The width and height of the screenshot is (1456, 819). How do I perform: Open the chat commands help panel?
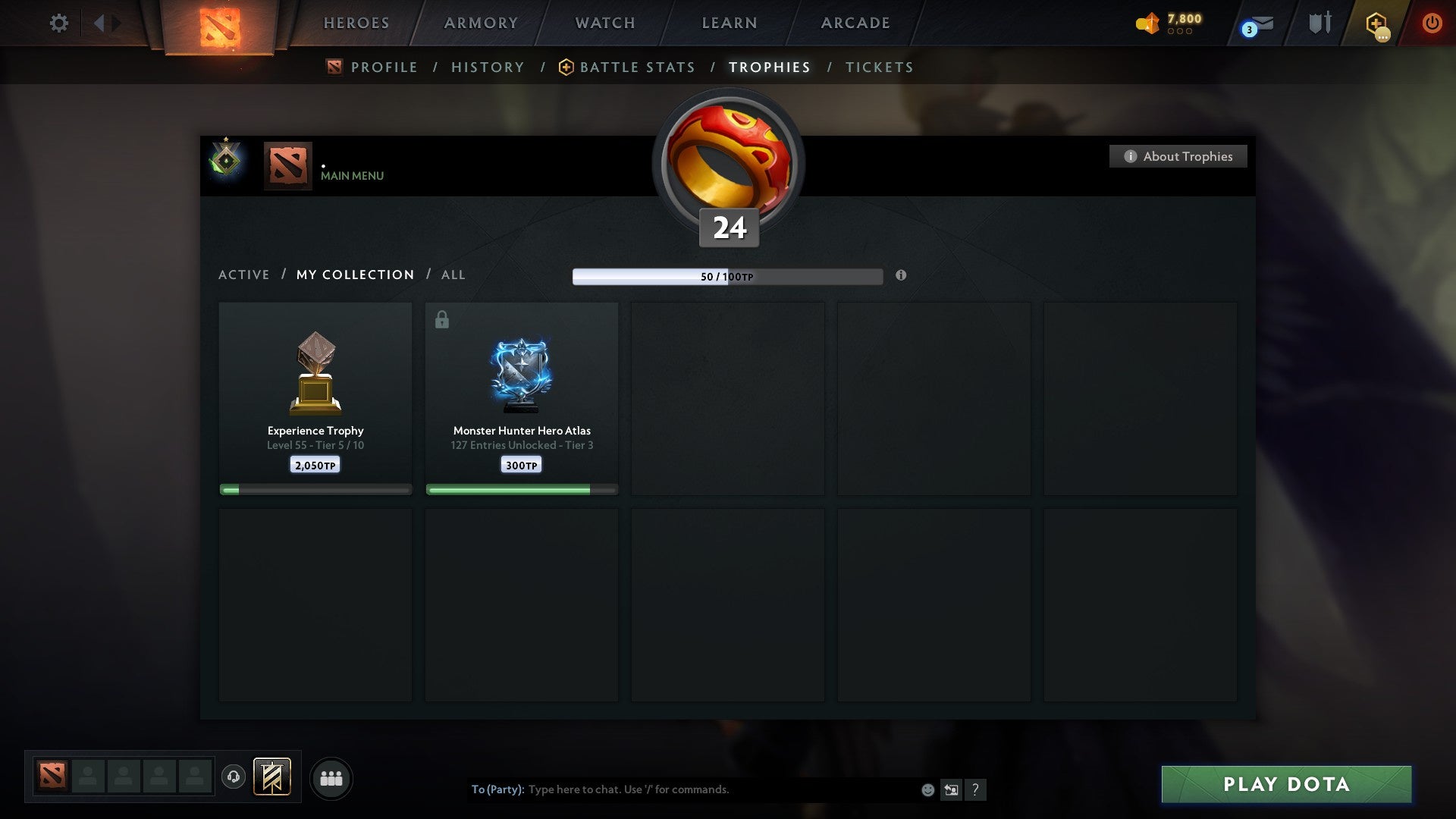[976, 789]
